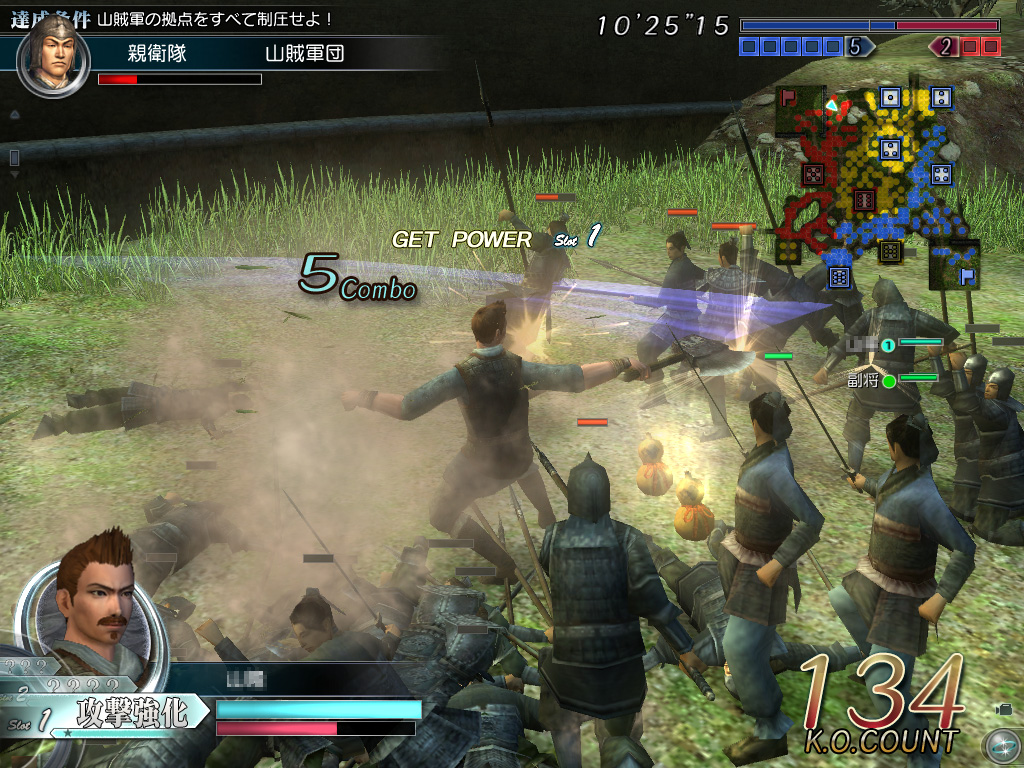This screenshot has width=1024, height=768.
Task: Select the blue flag base on minimap
Action: 967,276
